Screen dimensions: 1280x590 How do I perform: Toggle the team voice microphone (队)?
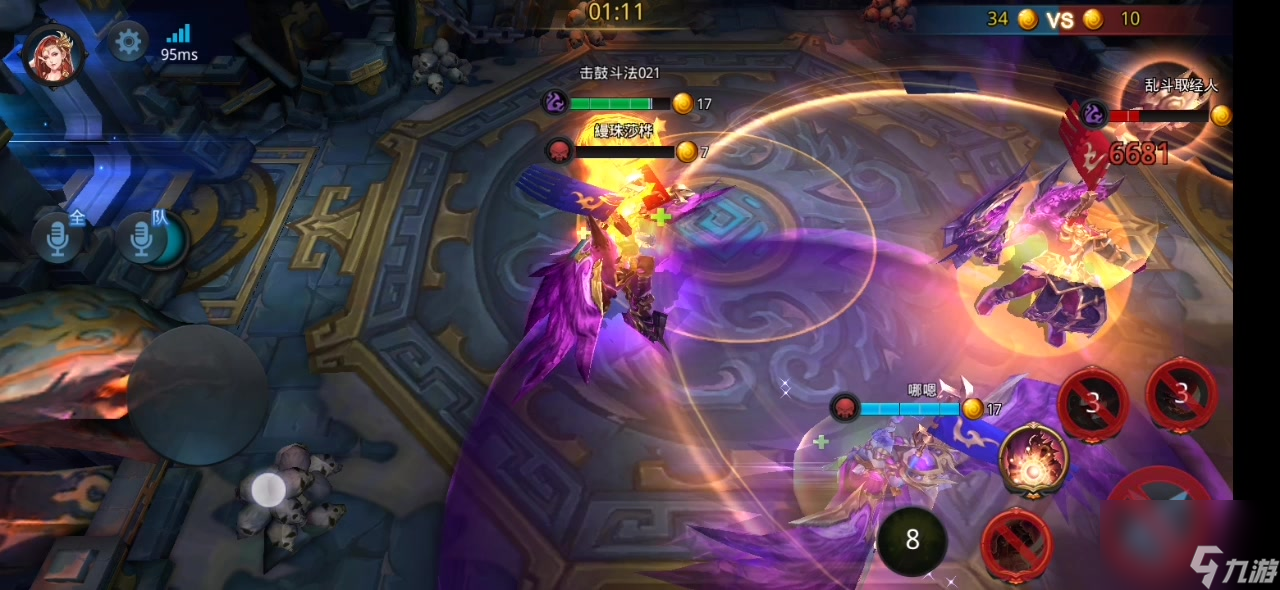pyautogui.click(x=142, y=238)
